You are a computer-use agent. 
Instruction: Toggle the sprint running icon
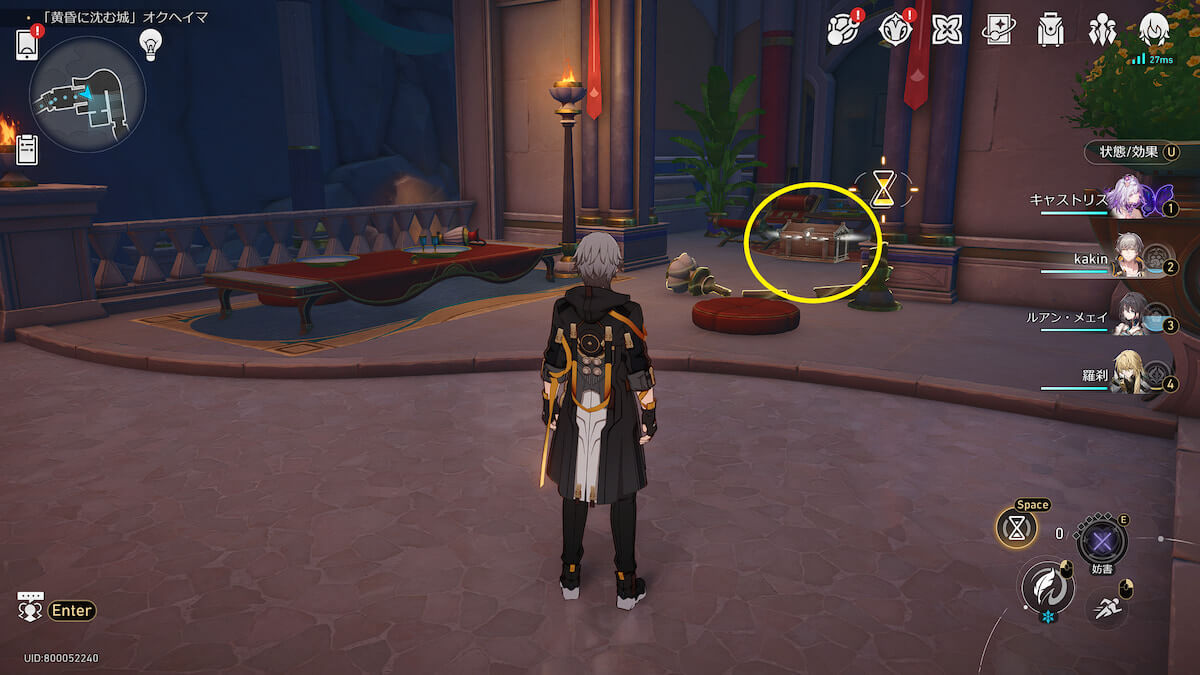point(1106,605)
